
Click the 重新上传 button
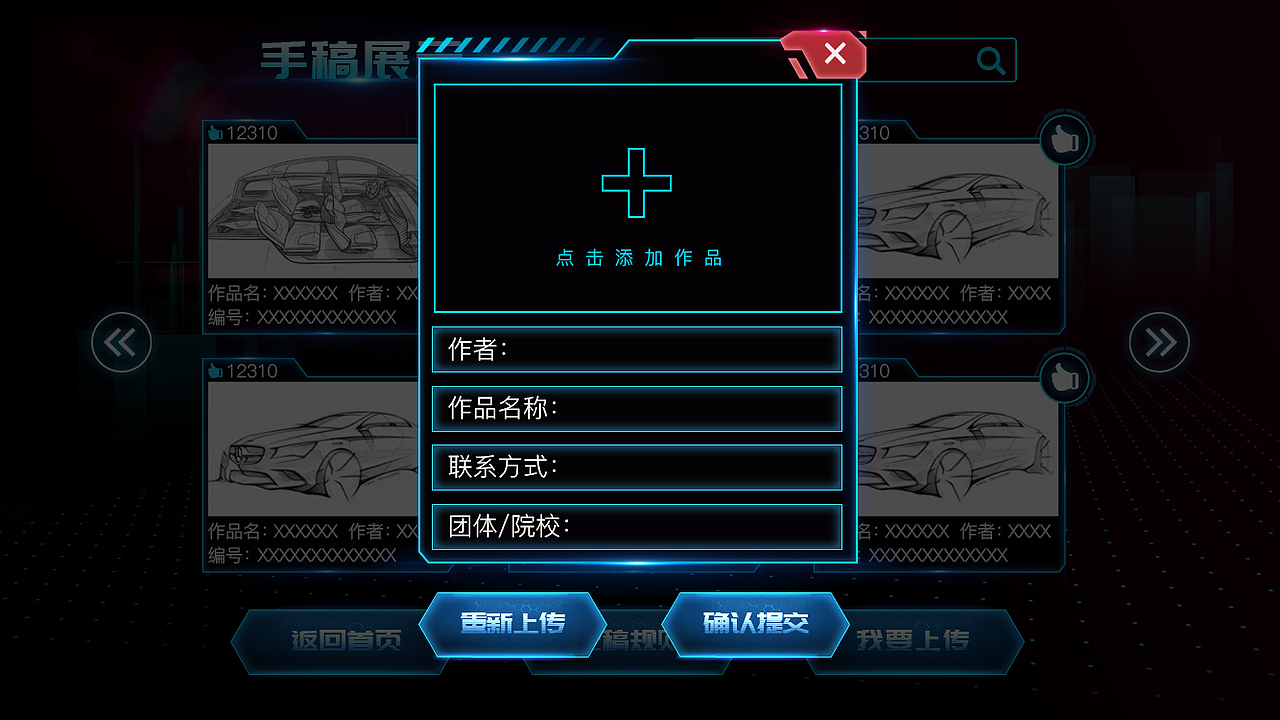[x=514, y=622]
